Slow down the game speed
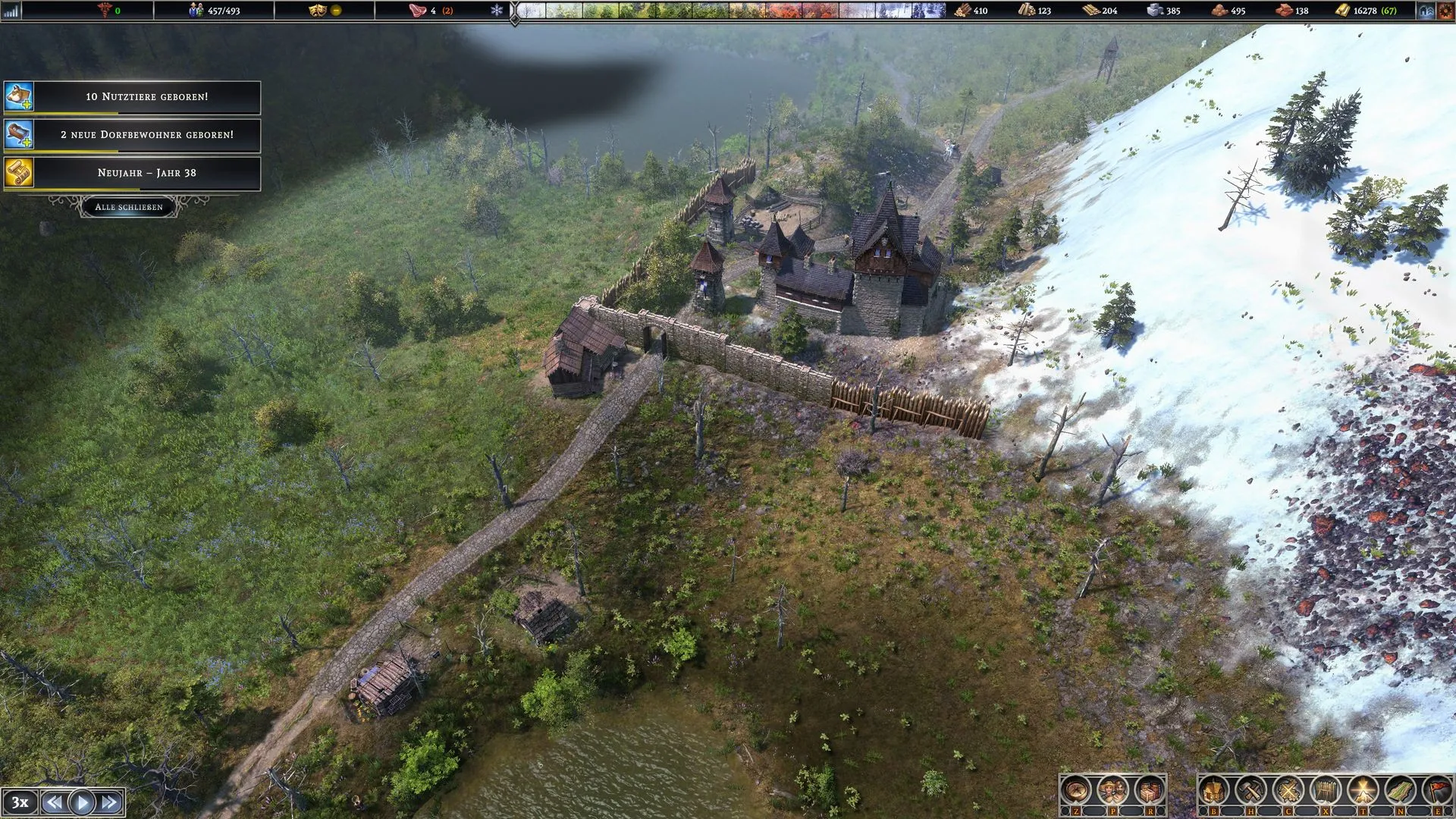This screenshot has width=1456, height=819. (54, 802)
